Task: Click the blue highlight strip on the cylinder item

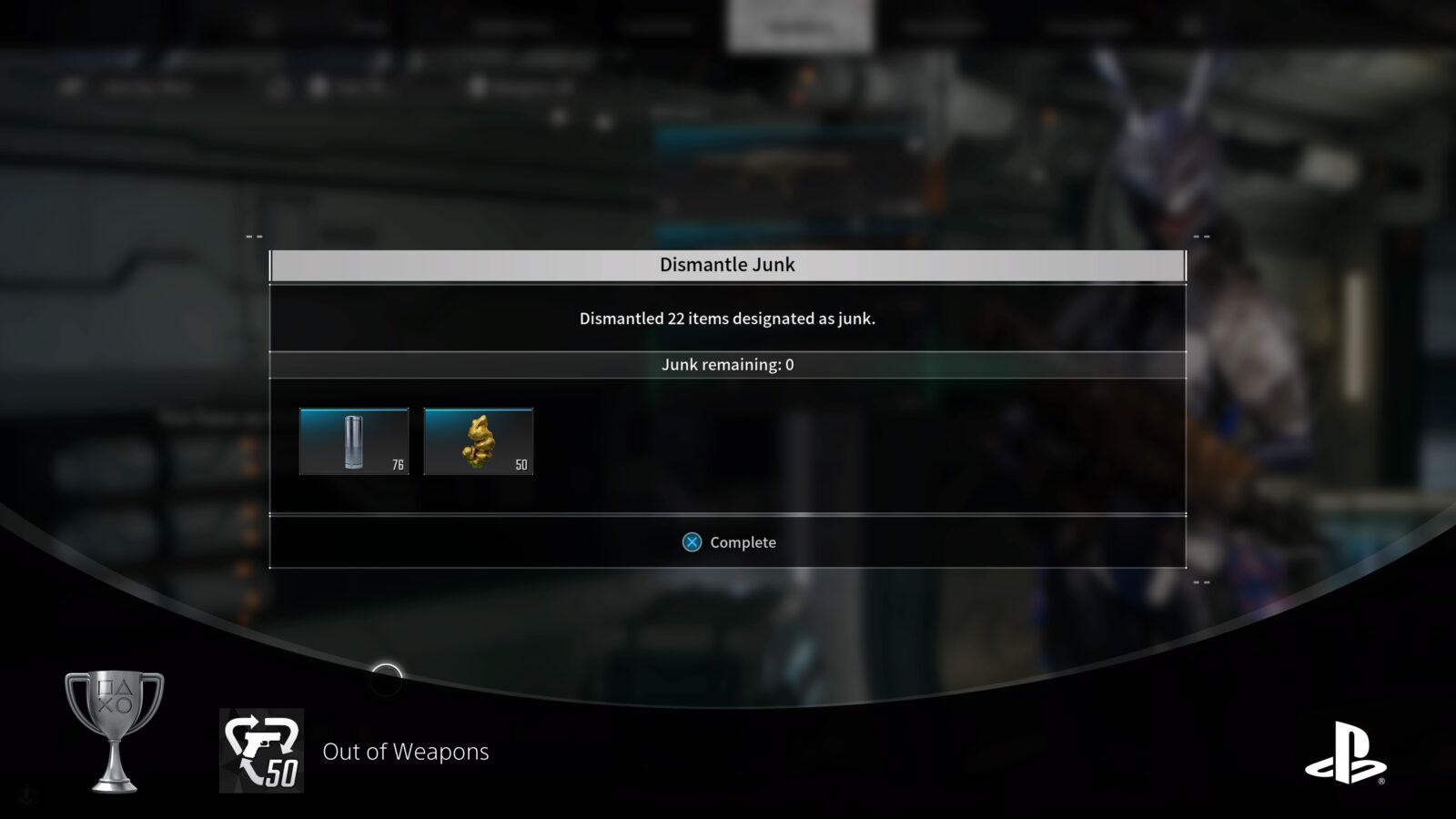Action: [353, 411]
